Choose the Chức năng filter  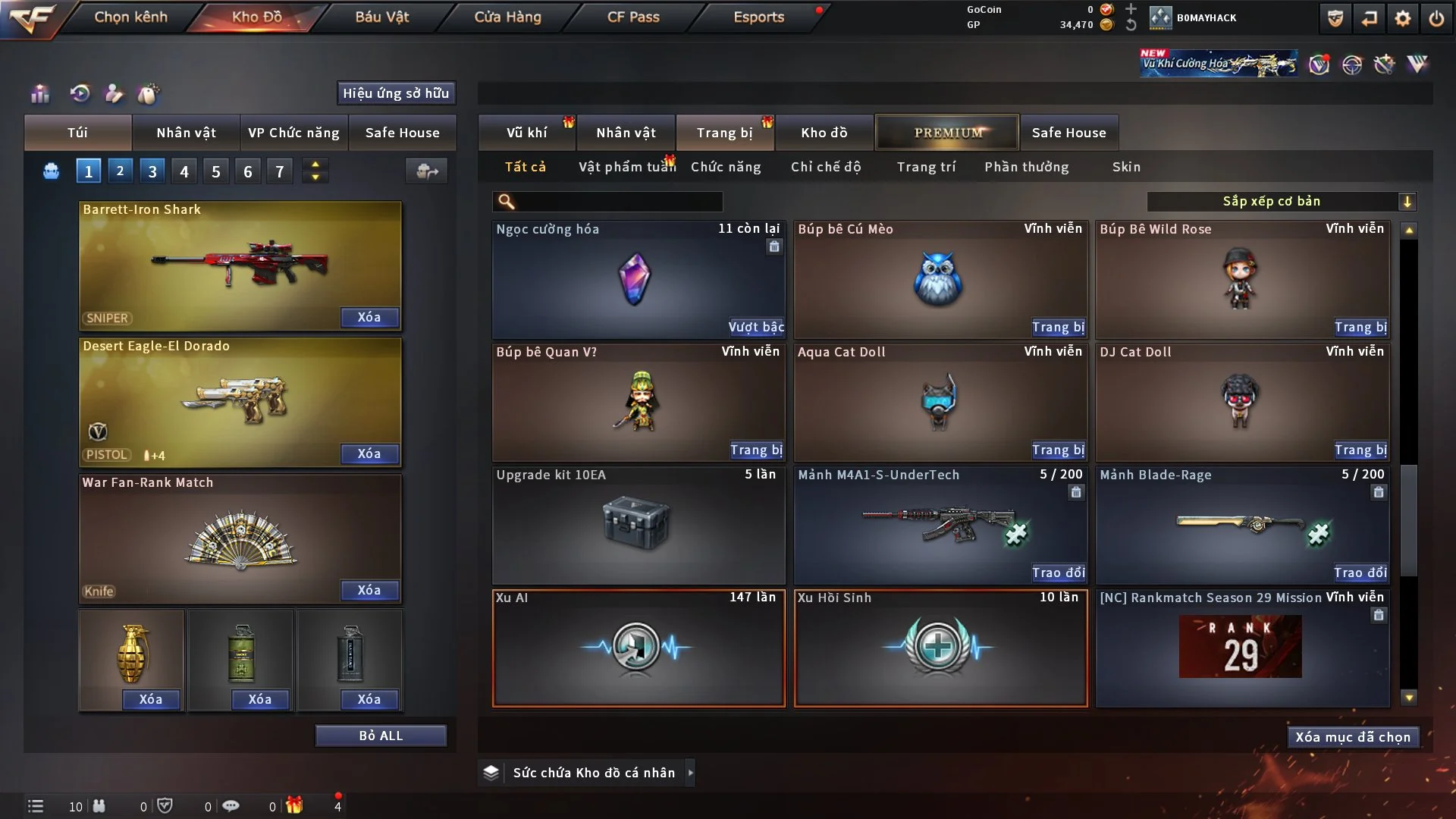(x=726, y=167)
